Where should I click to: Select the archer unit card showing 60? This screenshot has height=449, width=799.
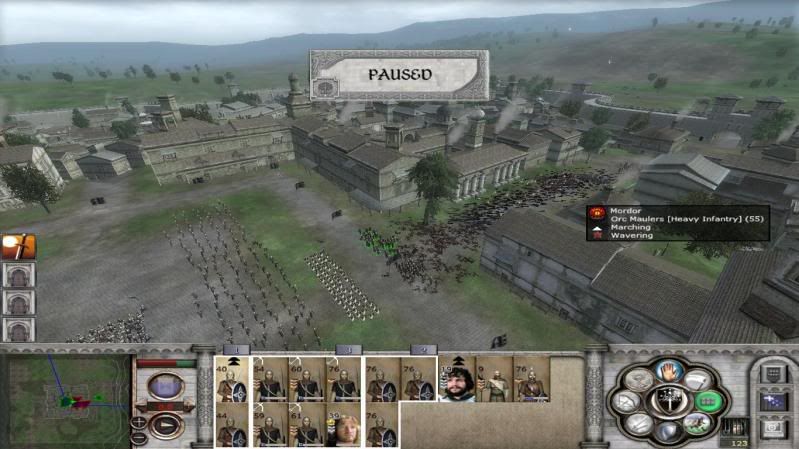pyautogui.click(x=307, y=381)
